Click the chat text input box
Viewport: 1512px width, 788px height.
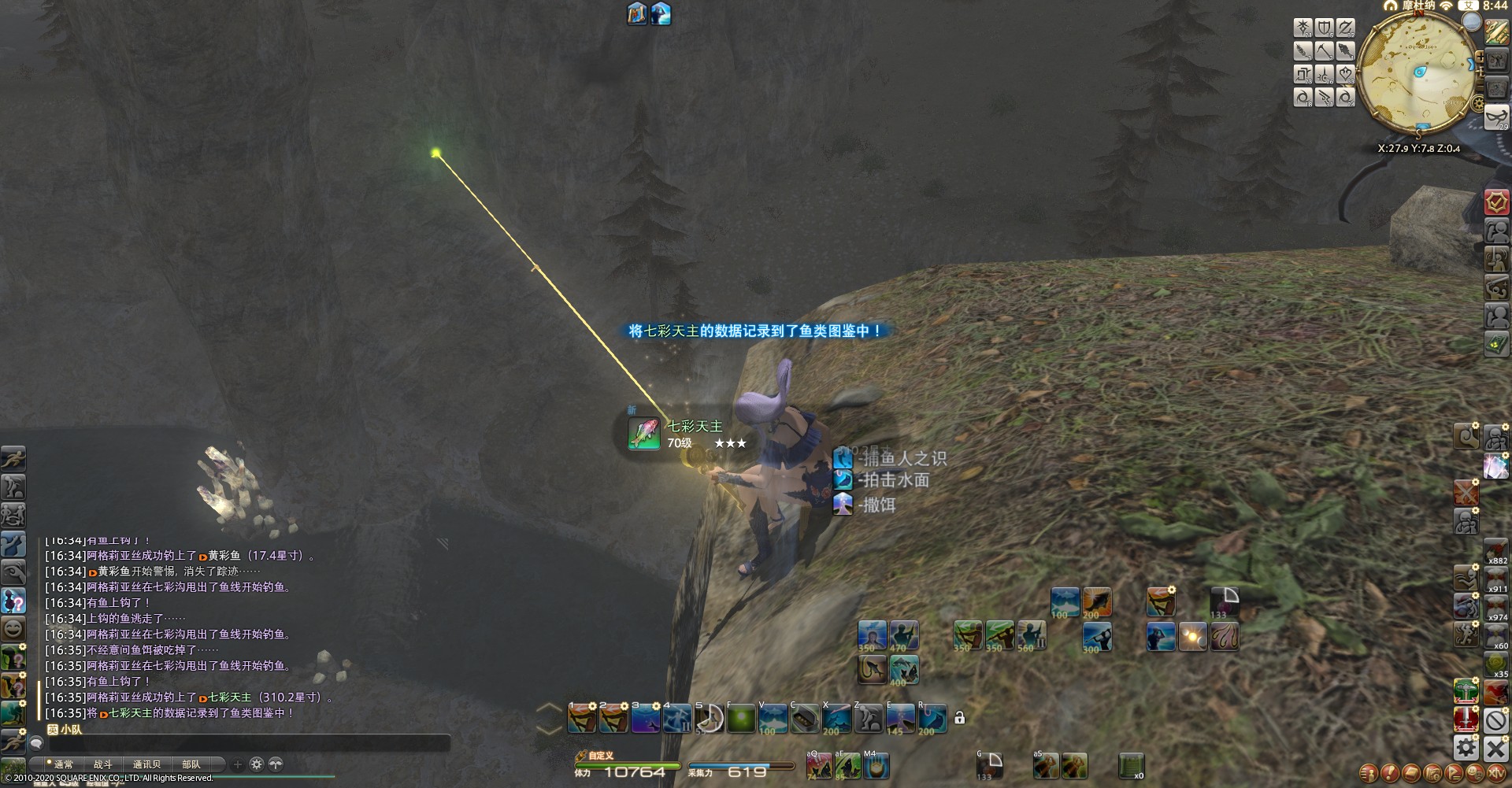point(244,743)
